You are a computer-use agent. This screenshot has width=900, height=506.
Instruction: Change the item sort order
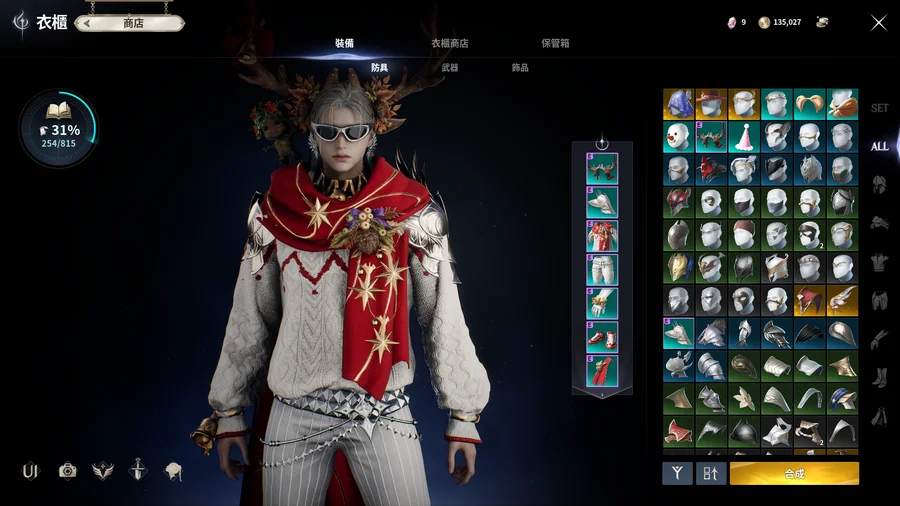point(710,473)
